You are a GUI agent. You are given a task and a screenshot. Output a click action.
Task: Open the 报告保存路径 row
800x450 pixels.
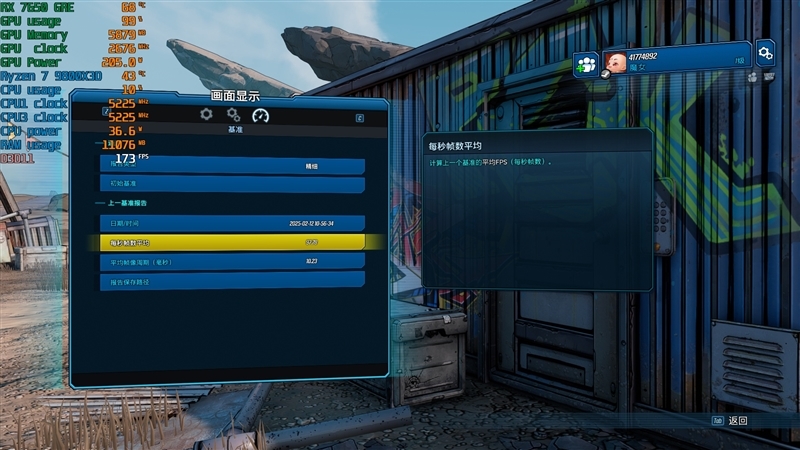pos(231,281)
